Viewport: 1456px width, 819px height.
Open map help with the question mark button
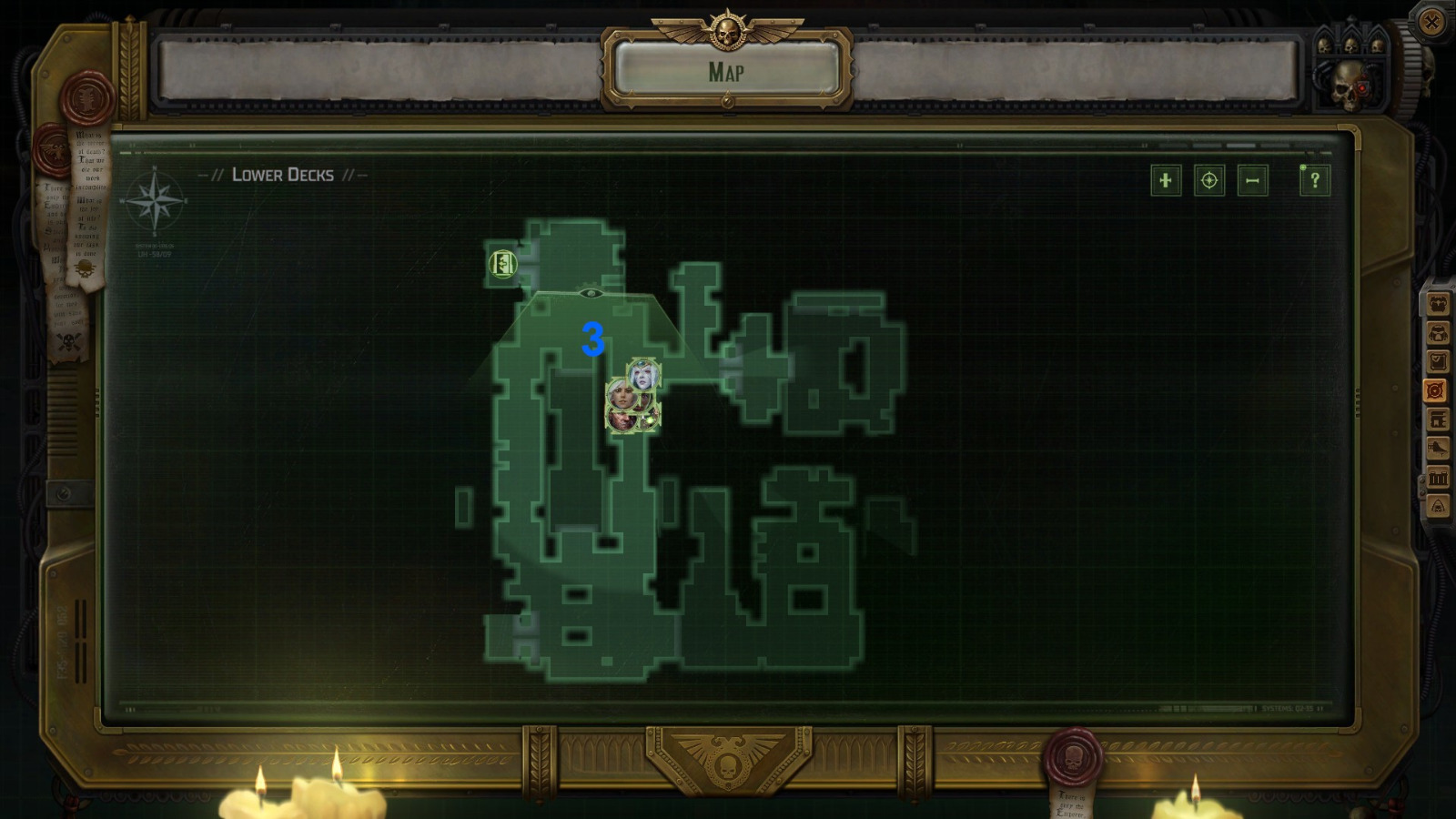click(1312, 179)
